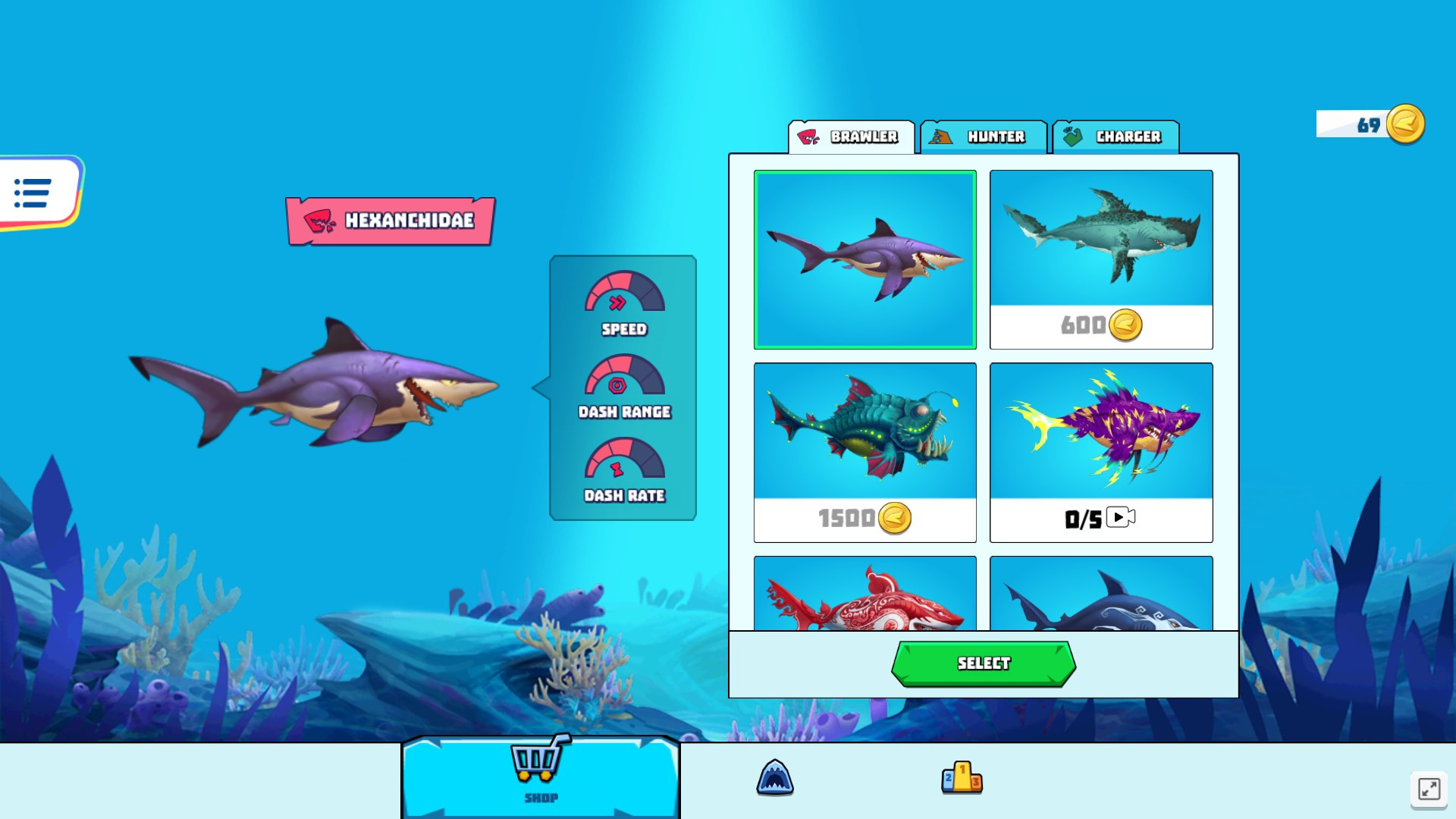This screenshot has width=1456, height=819.
Task: Go to the shark head tab
Action: (x=774, y=778)
